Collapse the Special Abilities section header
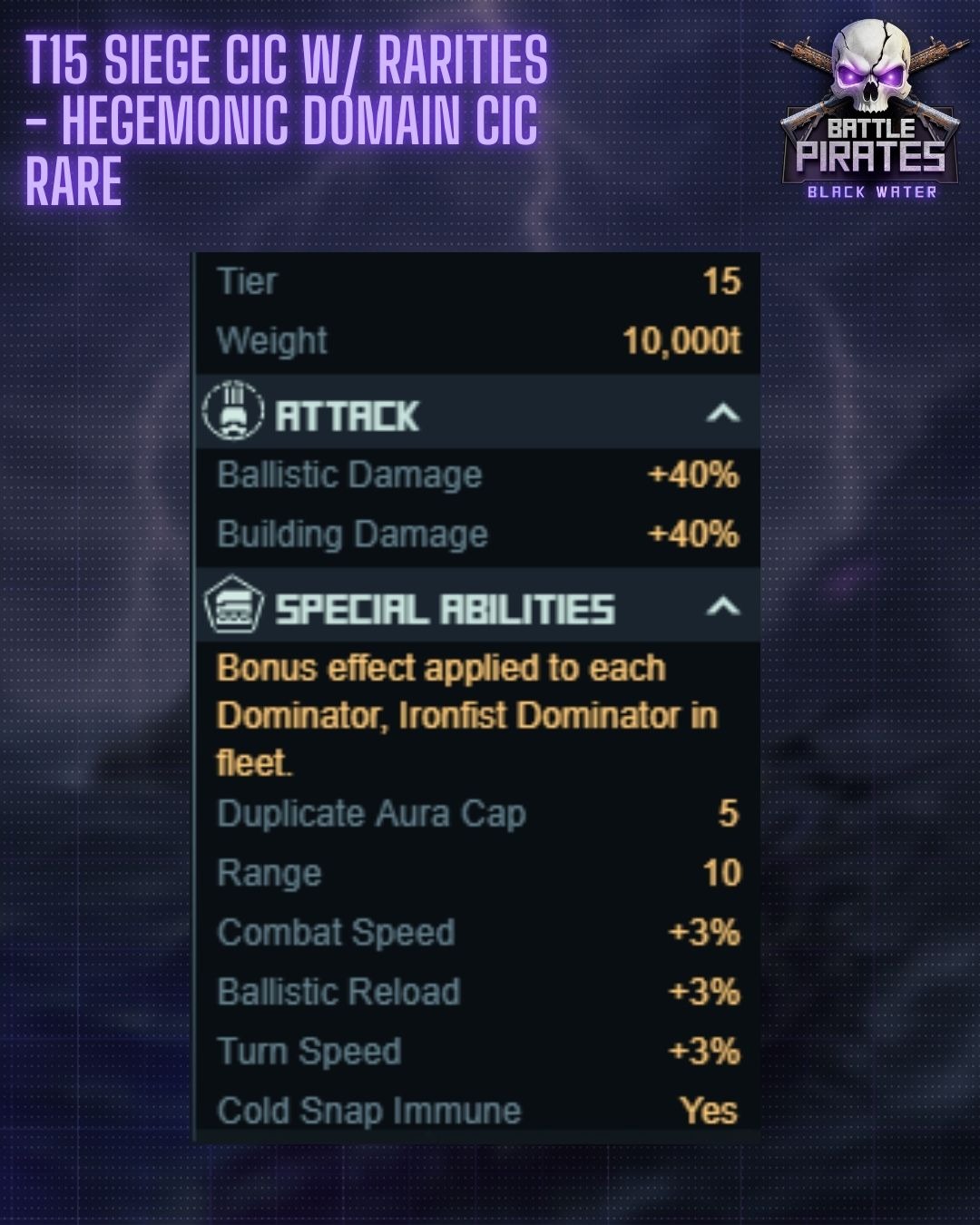This screenshot has height=1225, width=980. 722,607
